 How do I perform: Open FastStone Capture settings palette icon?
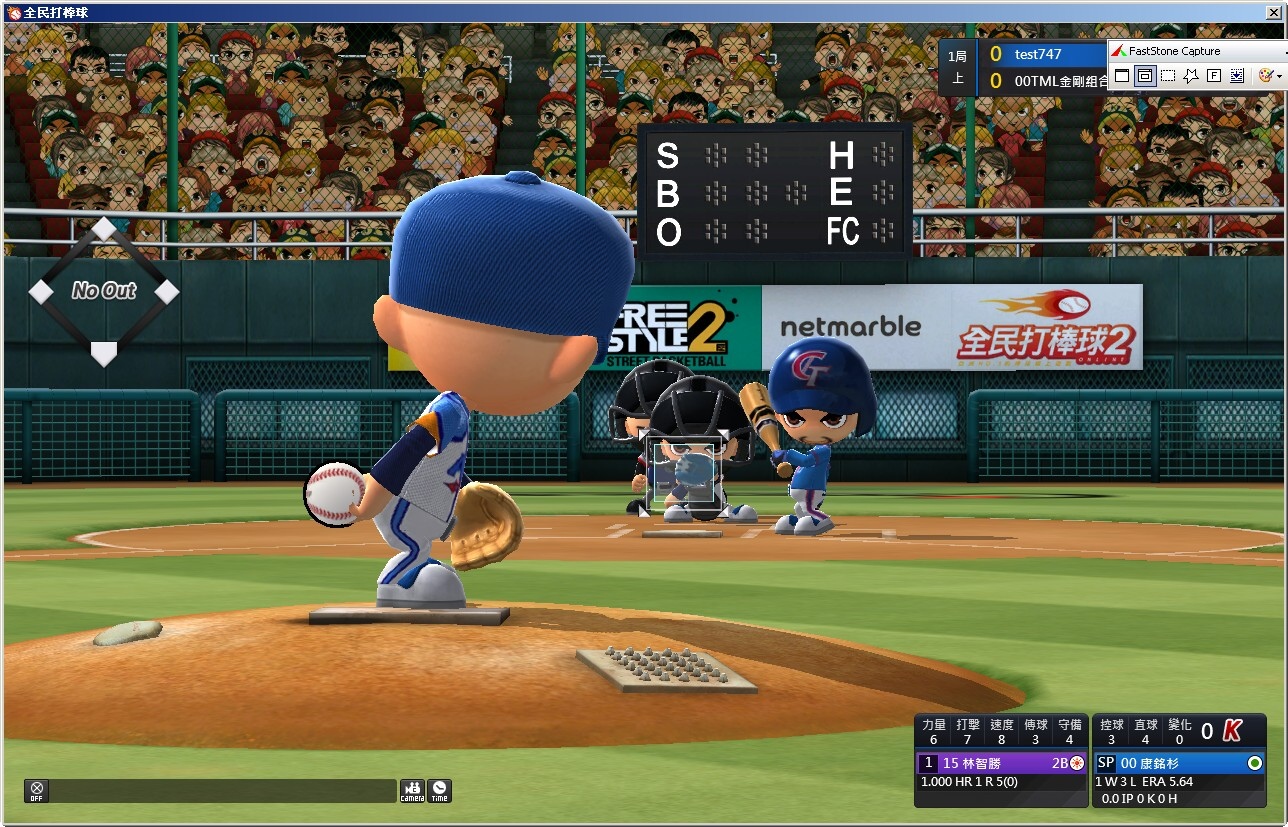click(1265, 76)
